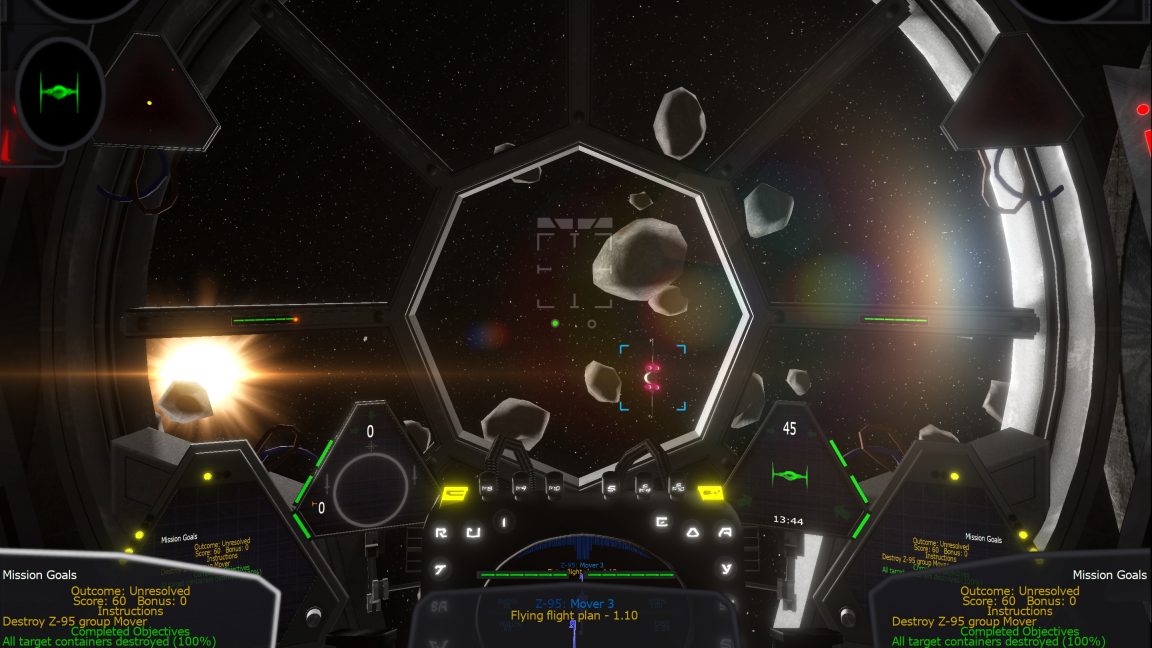The width and height of the screenshot is (1152, 648).
Task: Click the circular gauge on the left console panel
Action: tap(371, 486)
